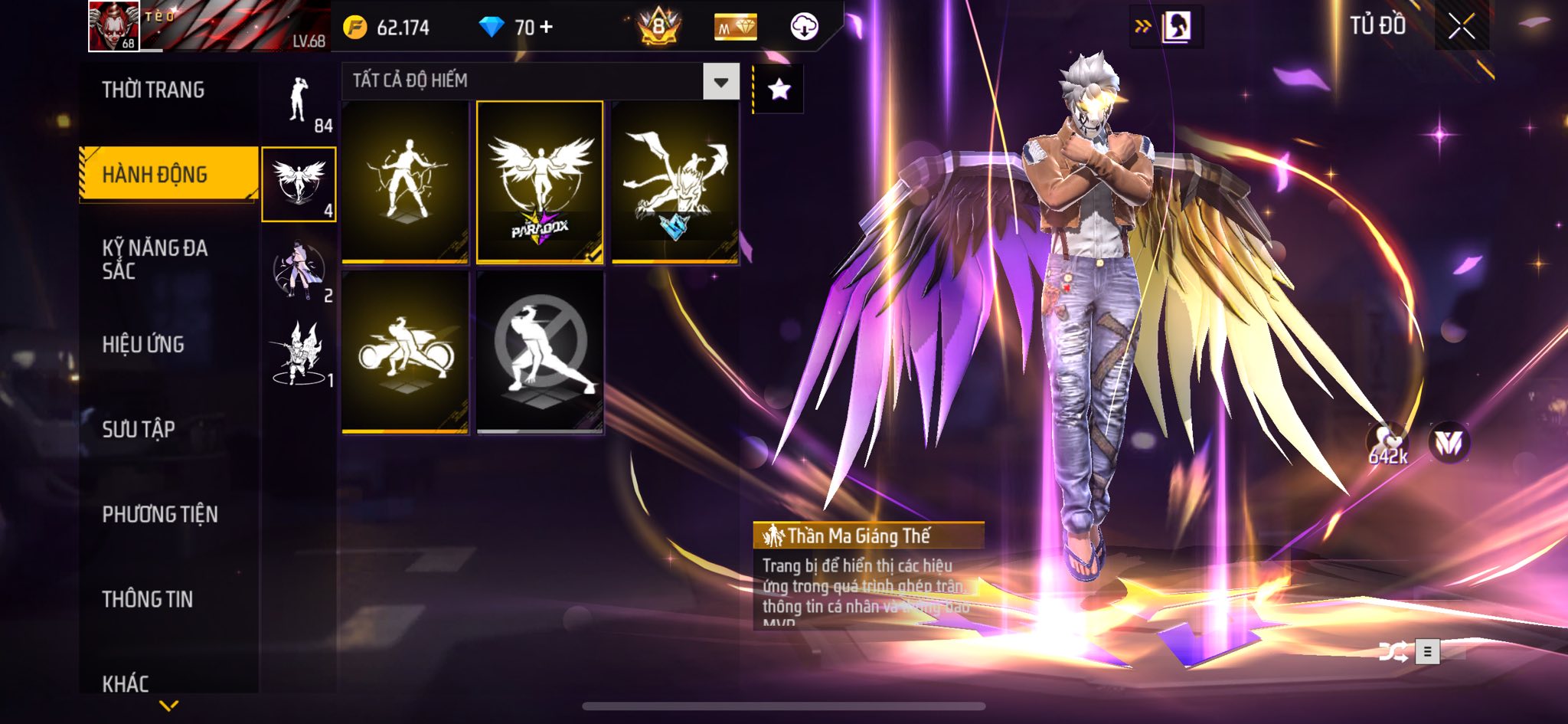Select the Paradox winged emote tile
The width and height of the screenshot is (1568, 724).
540,182
